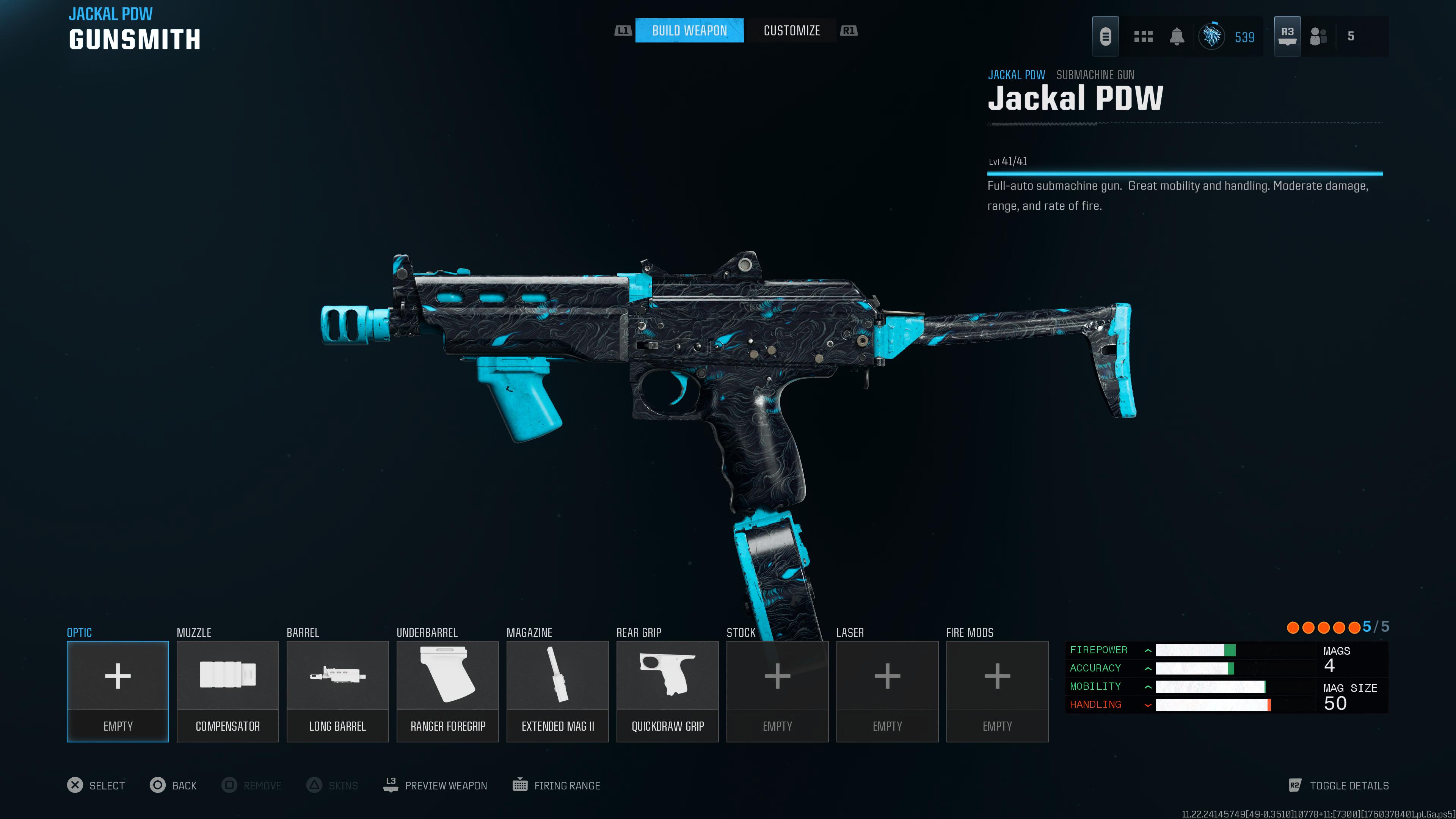Activate Preview Weapon
The image size is (1456, 819).
pyautogui.click(x=435, y=785)
